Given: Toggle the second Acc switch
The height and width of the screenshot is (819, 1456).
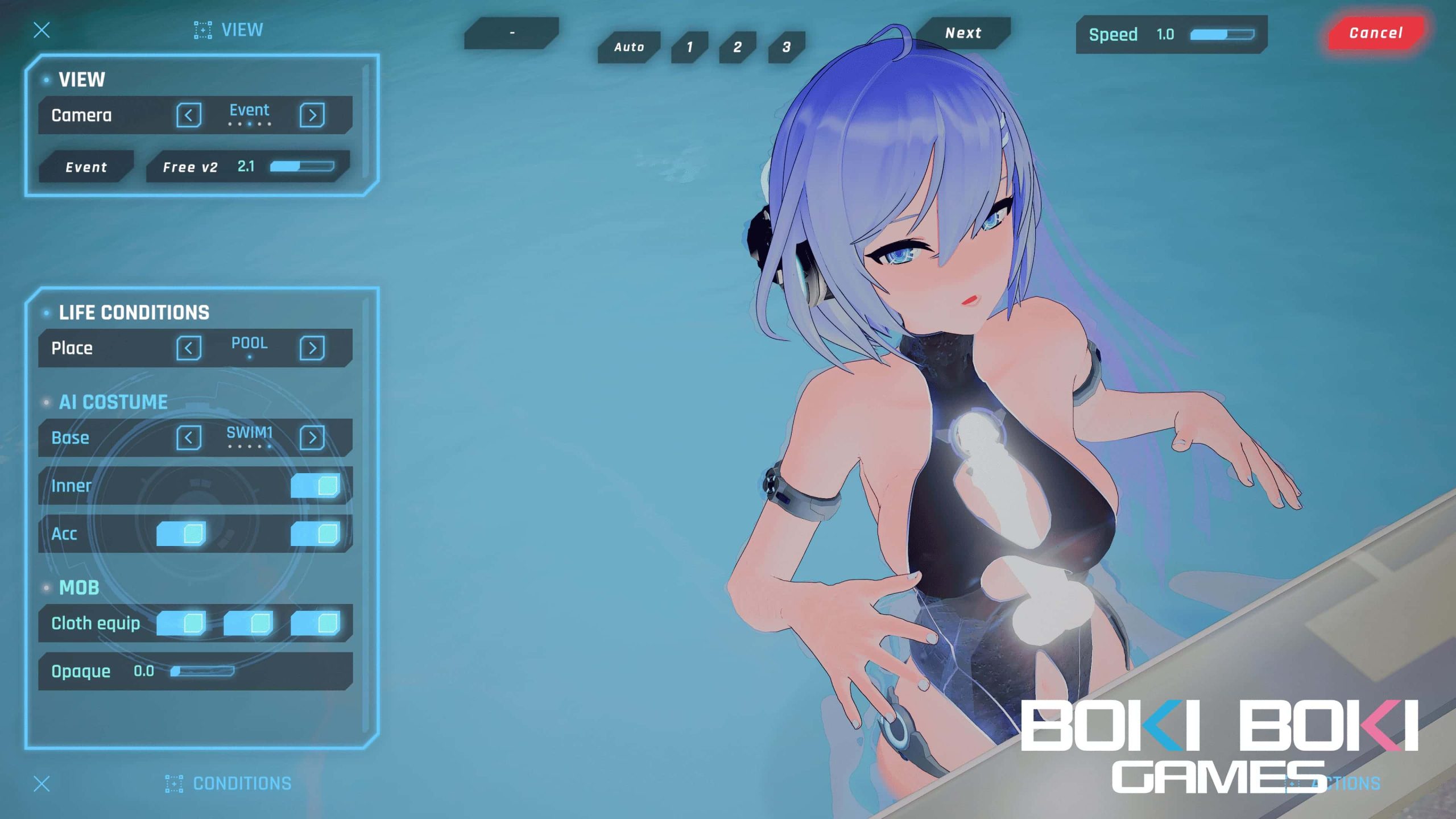Looking at the screenshot, I should point(316,533).
